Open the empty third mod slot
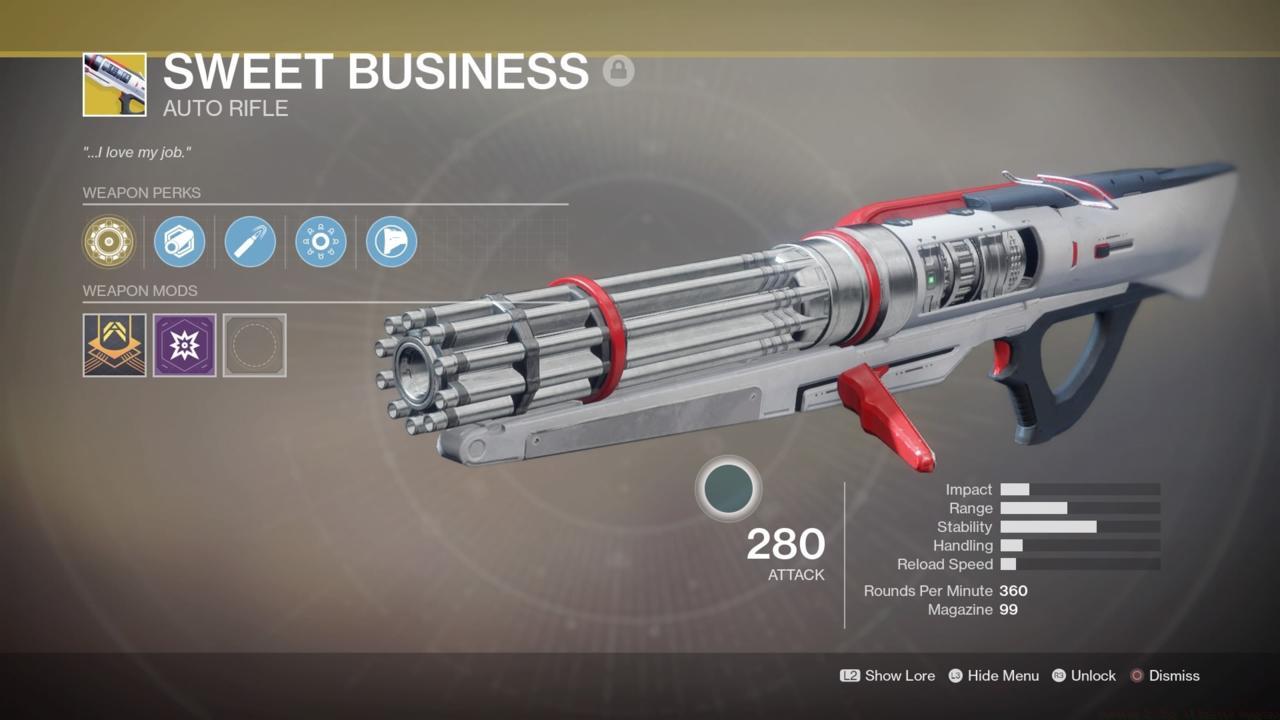Viewport: 1280px width, 720px height. click(254, 345)
